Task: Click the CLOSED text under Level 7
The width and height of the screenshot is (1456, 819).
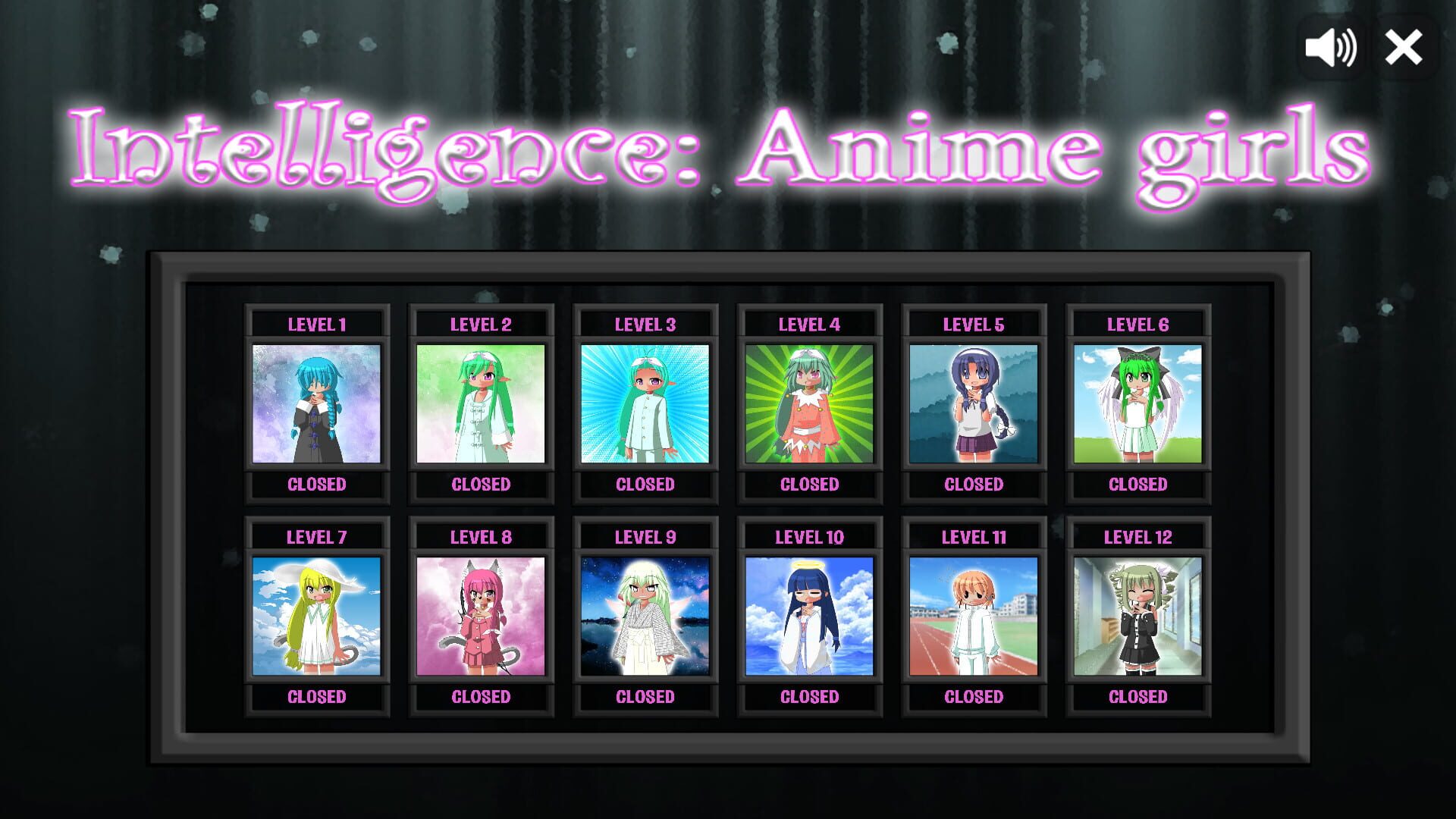Action: coord(317,696)
